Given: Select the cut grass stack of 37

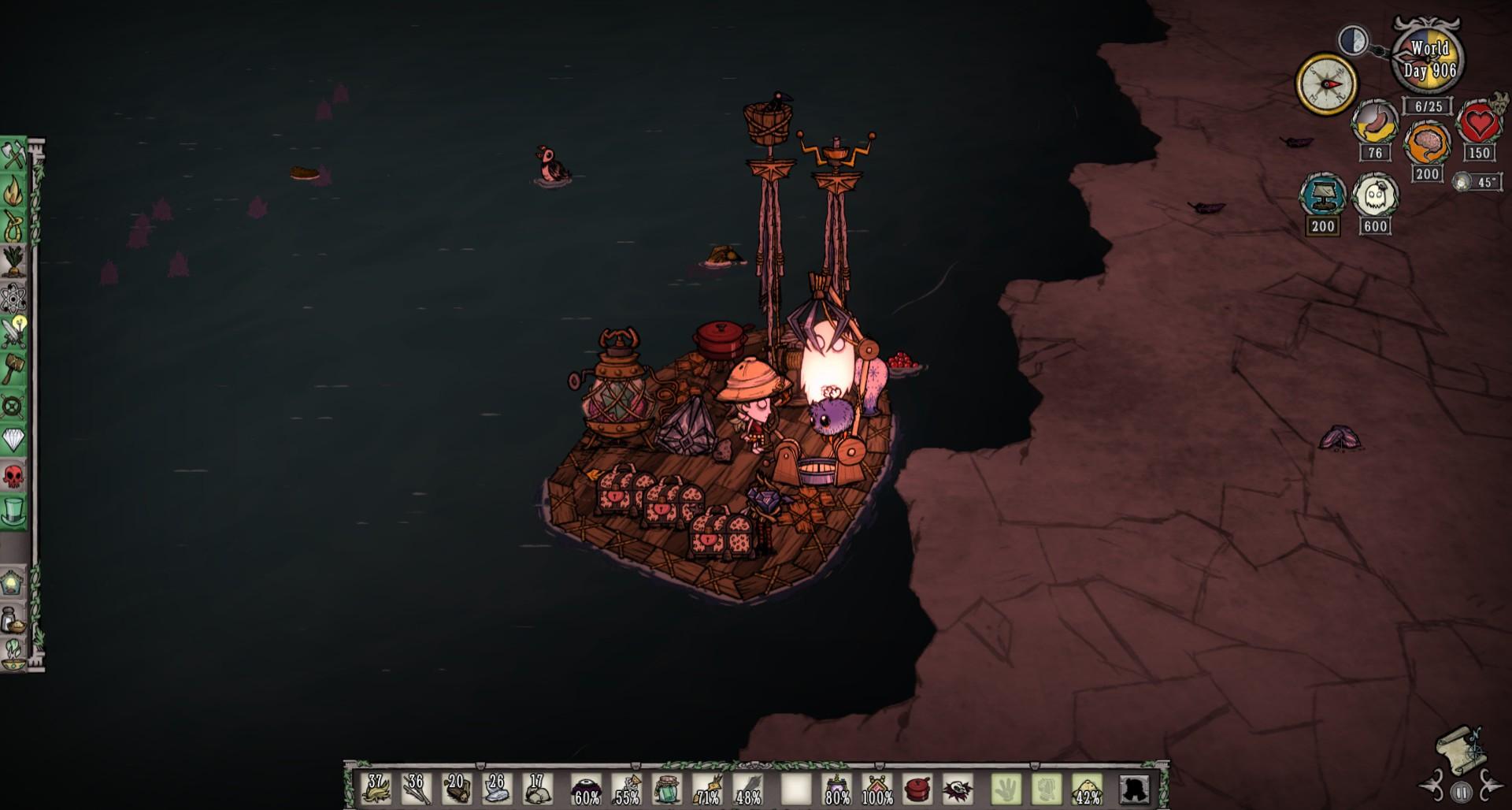Looking at the screenshot, I should coord(376,789).
